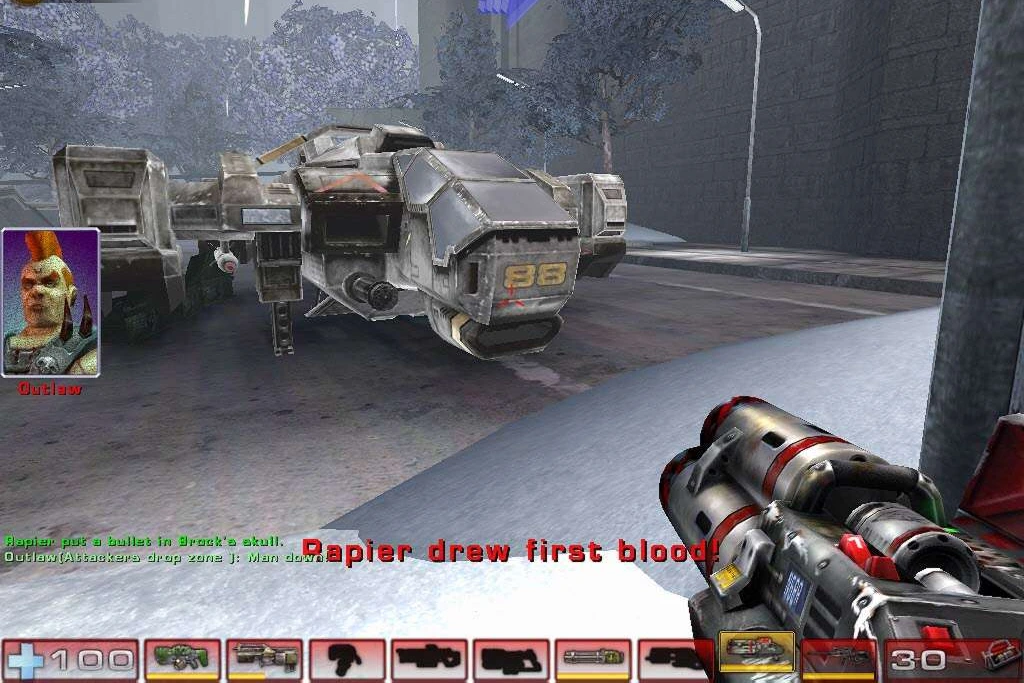Select the green shield gun weapon slot
The image size is (1024, 683).
182,659
